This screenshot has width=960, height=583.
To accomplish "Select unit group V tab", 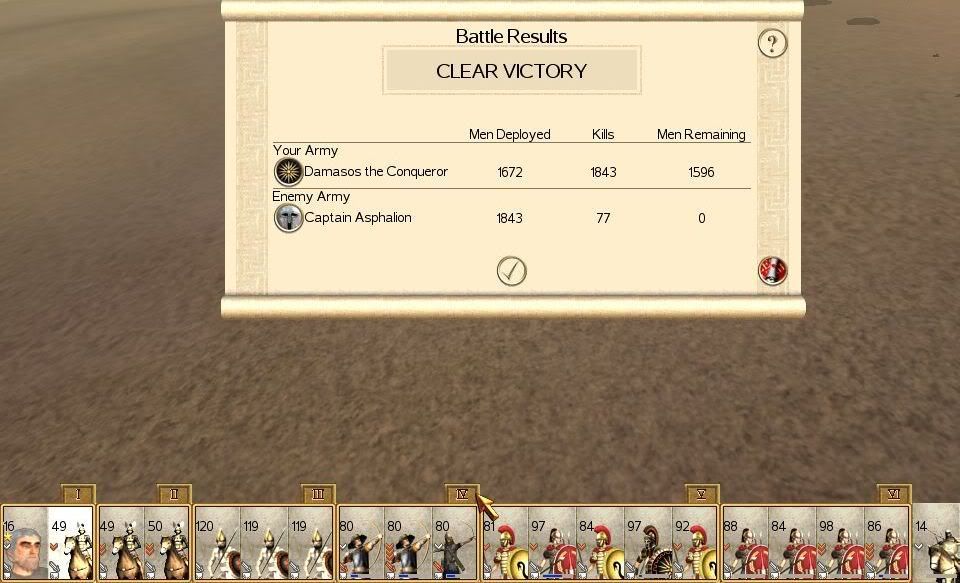I will point(702,494).
